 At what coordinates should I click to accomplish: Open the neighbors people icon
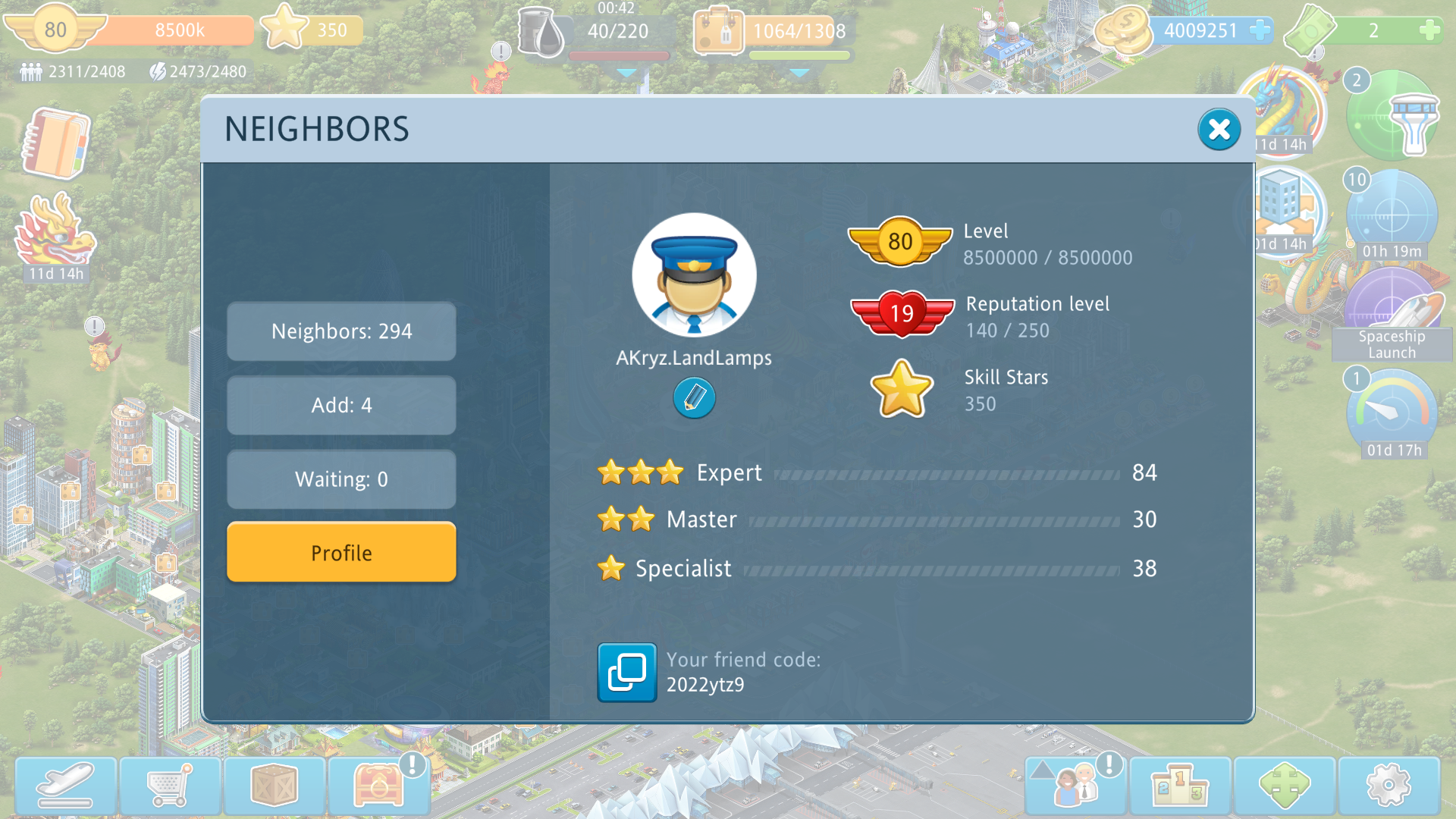pos(1076,786)
